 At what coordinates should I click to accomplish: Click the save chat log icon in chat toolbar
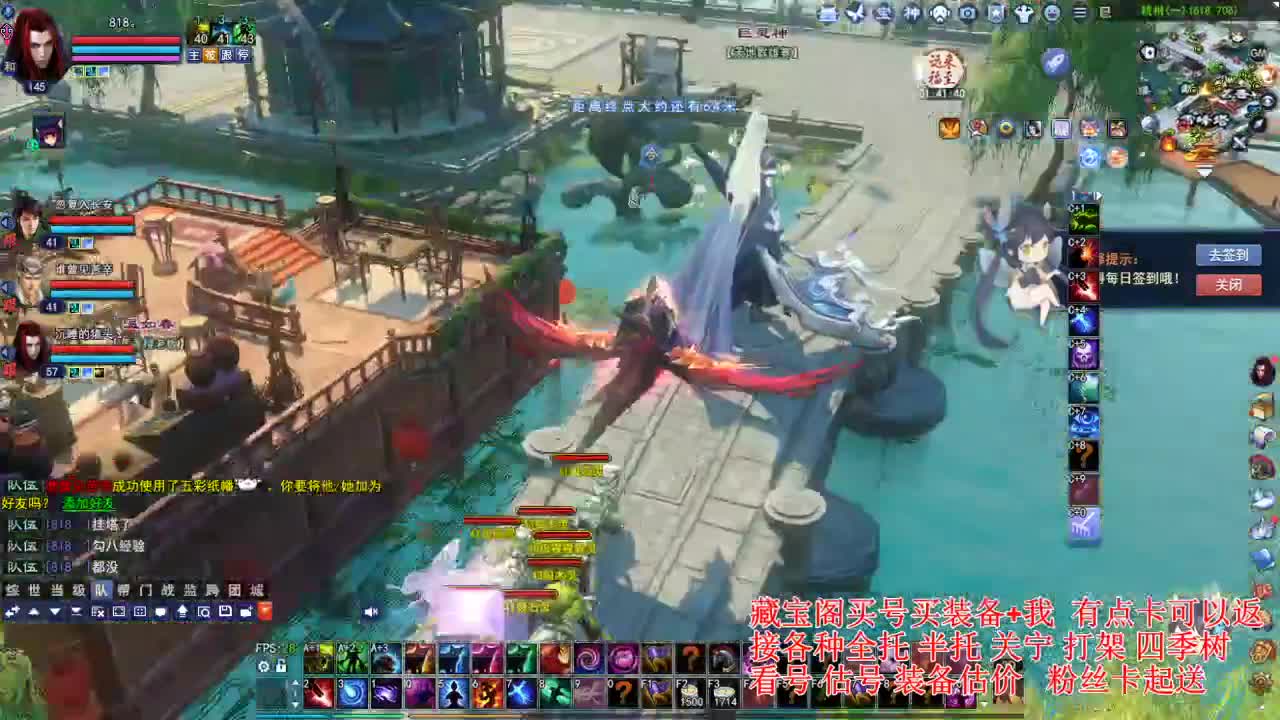click(x=225, y=612)
